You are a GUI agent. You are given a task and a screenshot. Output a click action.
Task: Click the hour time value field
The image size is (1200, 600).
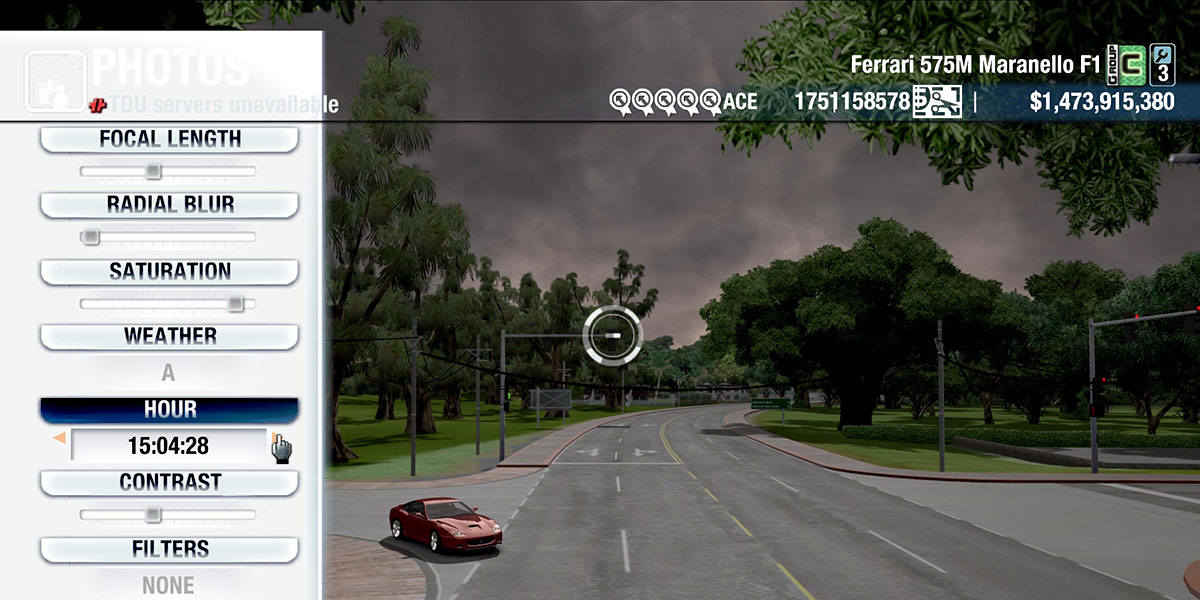[x=168, y=445]
